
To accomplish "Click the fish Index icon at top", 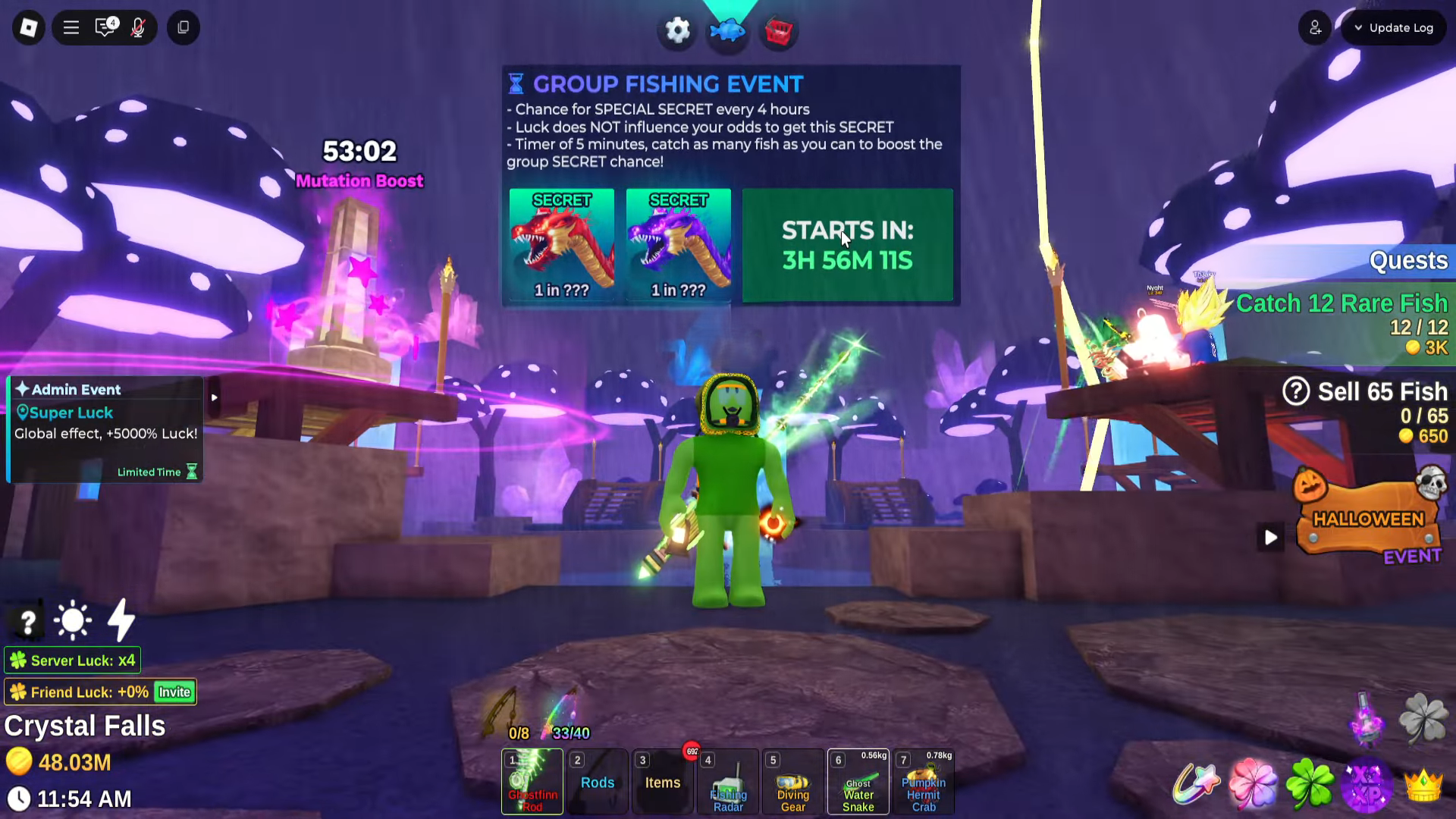I will [x=727, y=30].
